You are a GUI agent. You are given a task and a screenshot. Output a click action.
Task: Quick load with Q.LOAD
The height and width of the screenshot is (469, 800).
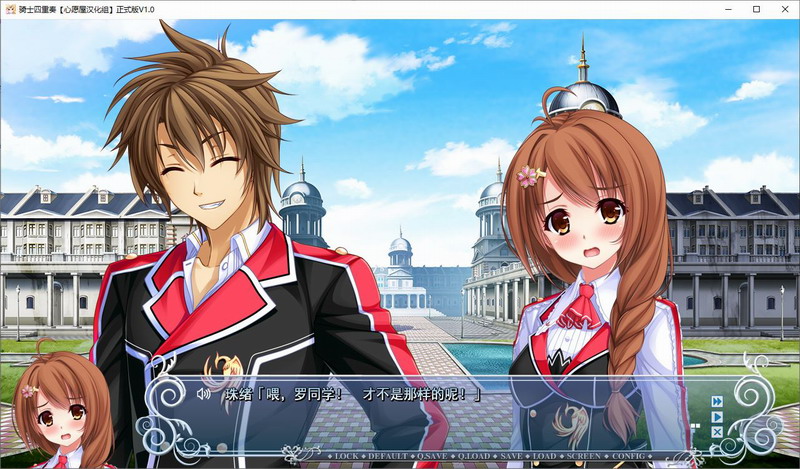point(475,456)
